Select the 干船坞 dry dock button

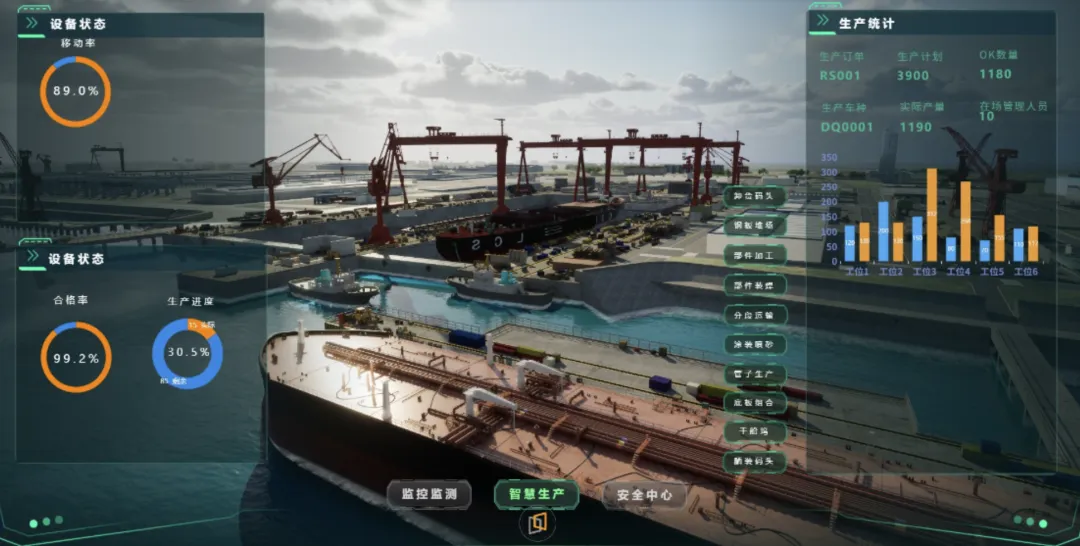pyautogui.click(x=754, y=432)
